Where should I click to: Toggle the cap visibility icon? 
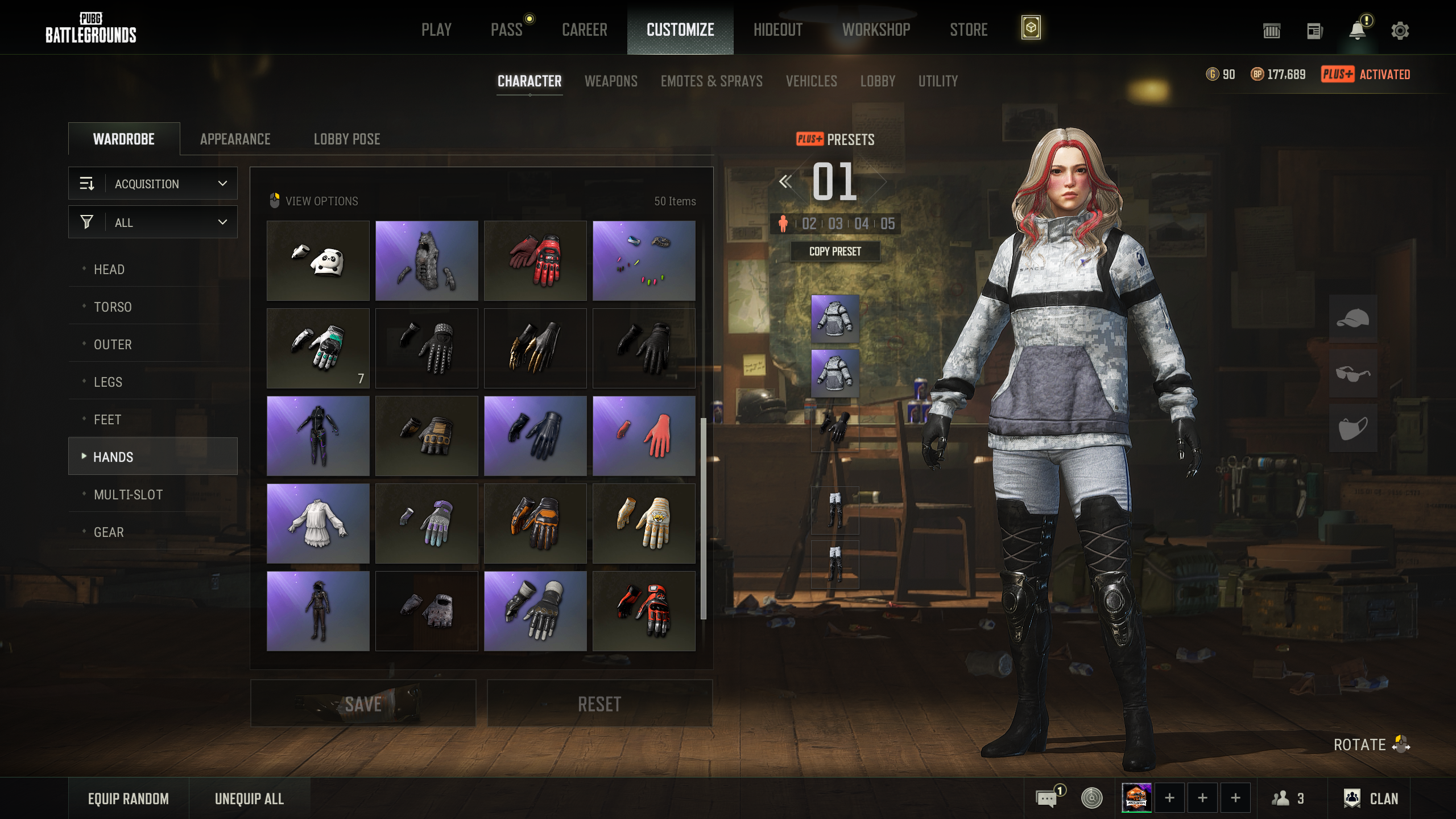point(1352,318)
